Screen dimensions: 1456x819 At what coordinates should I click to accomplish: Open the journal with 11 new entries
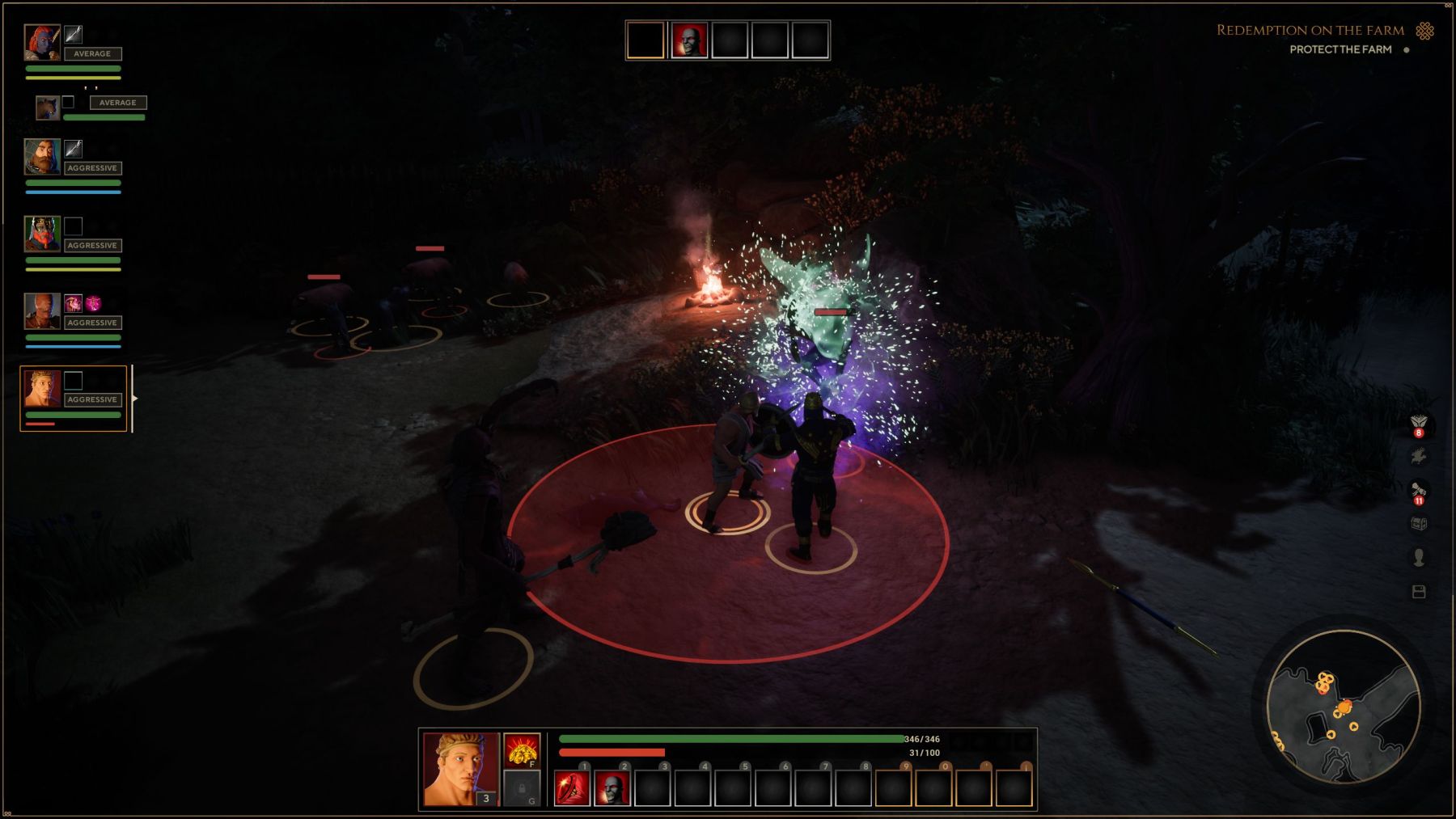(1418, 490)
